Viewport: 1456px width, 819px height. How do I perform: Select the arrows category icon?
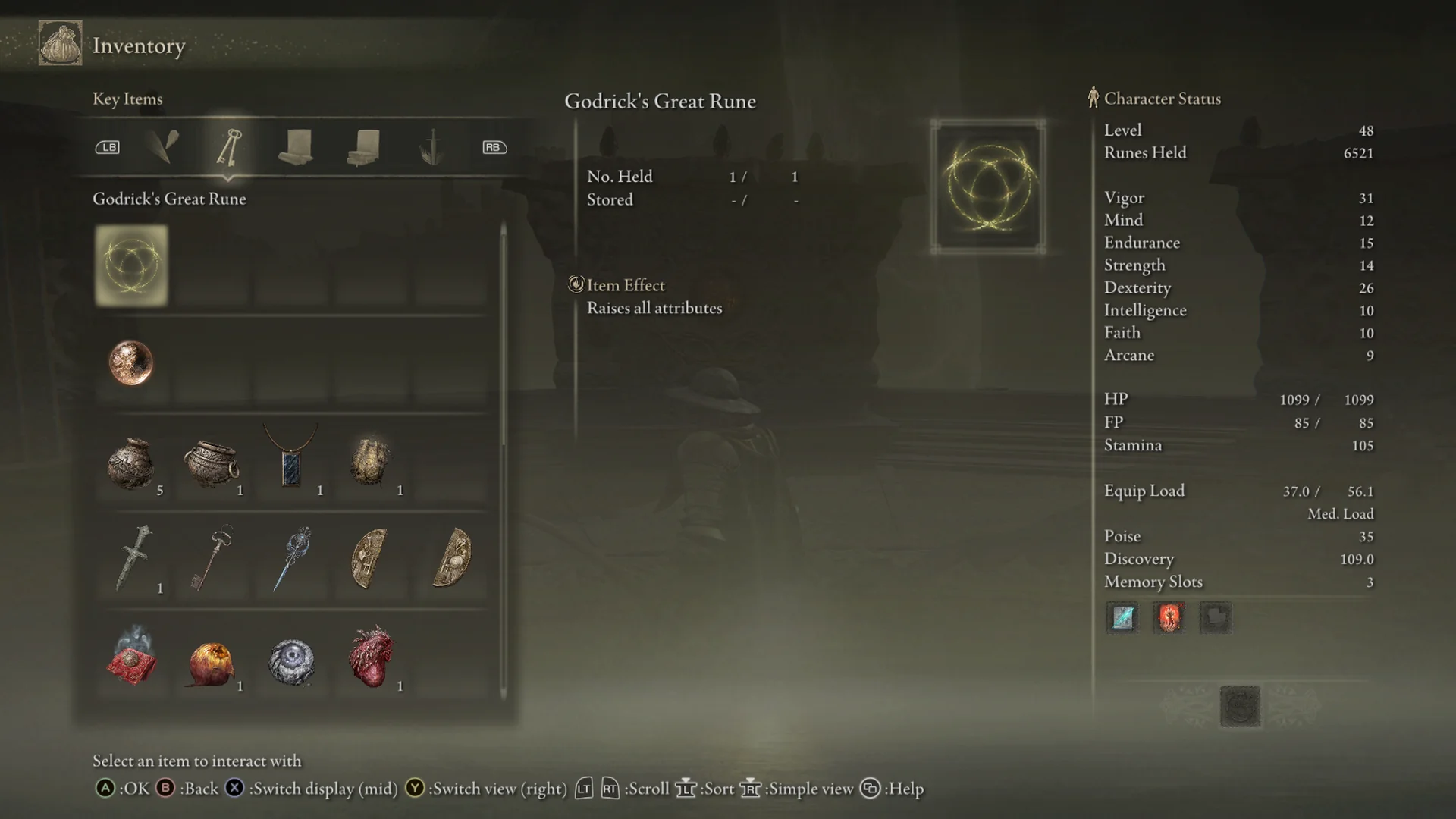(x=164, y=147)
